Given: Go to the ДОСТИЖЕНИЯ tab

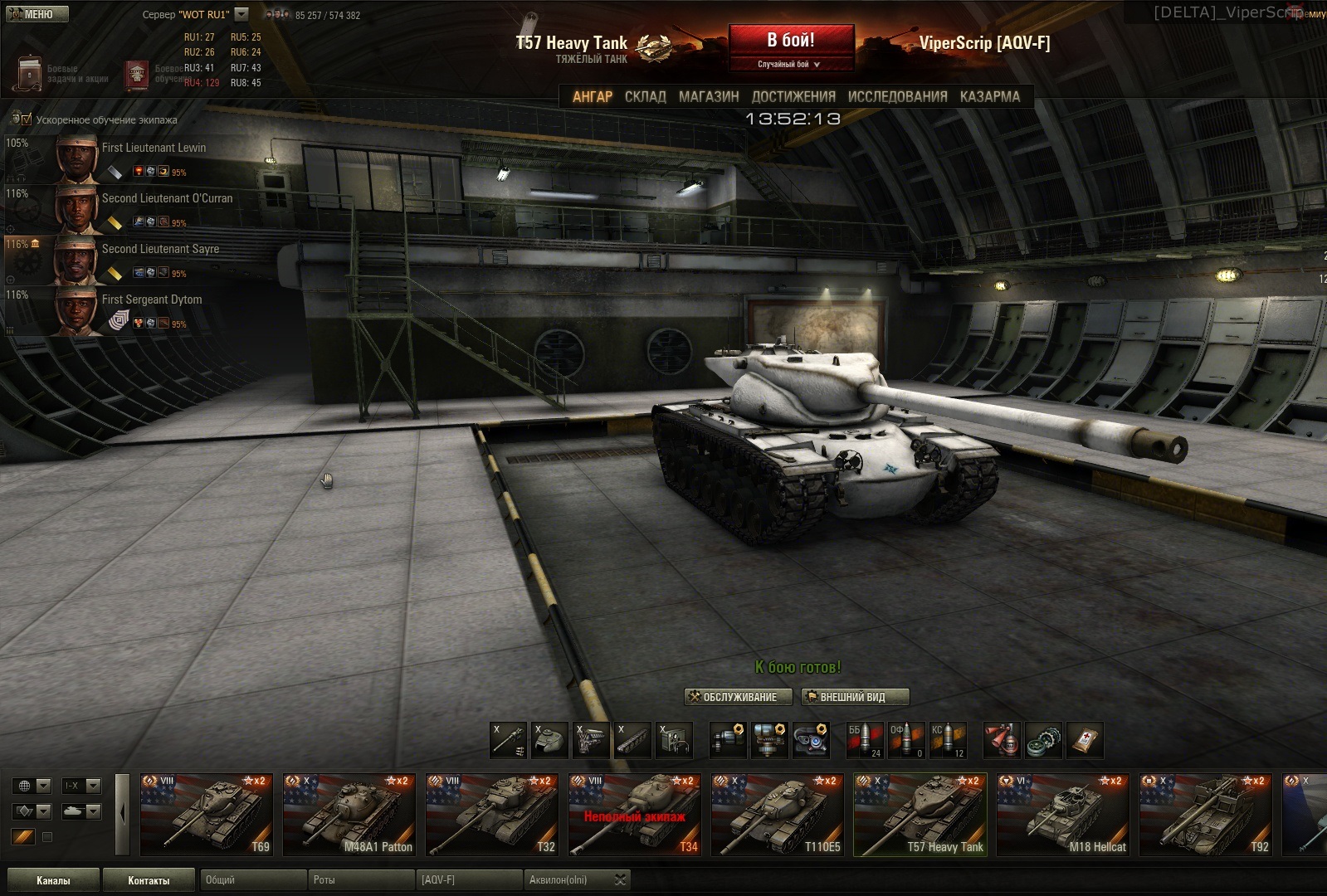Looking at the screenshot, I should pyautogui.click(x=793, y=96).
